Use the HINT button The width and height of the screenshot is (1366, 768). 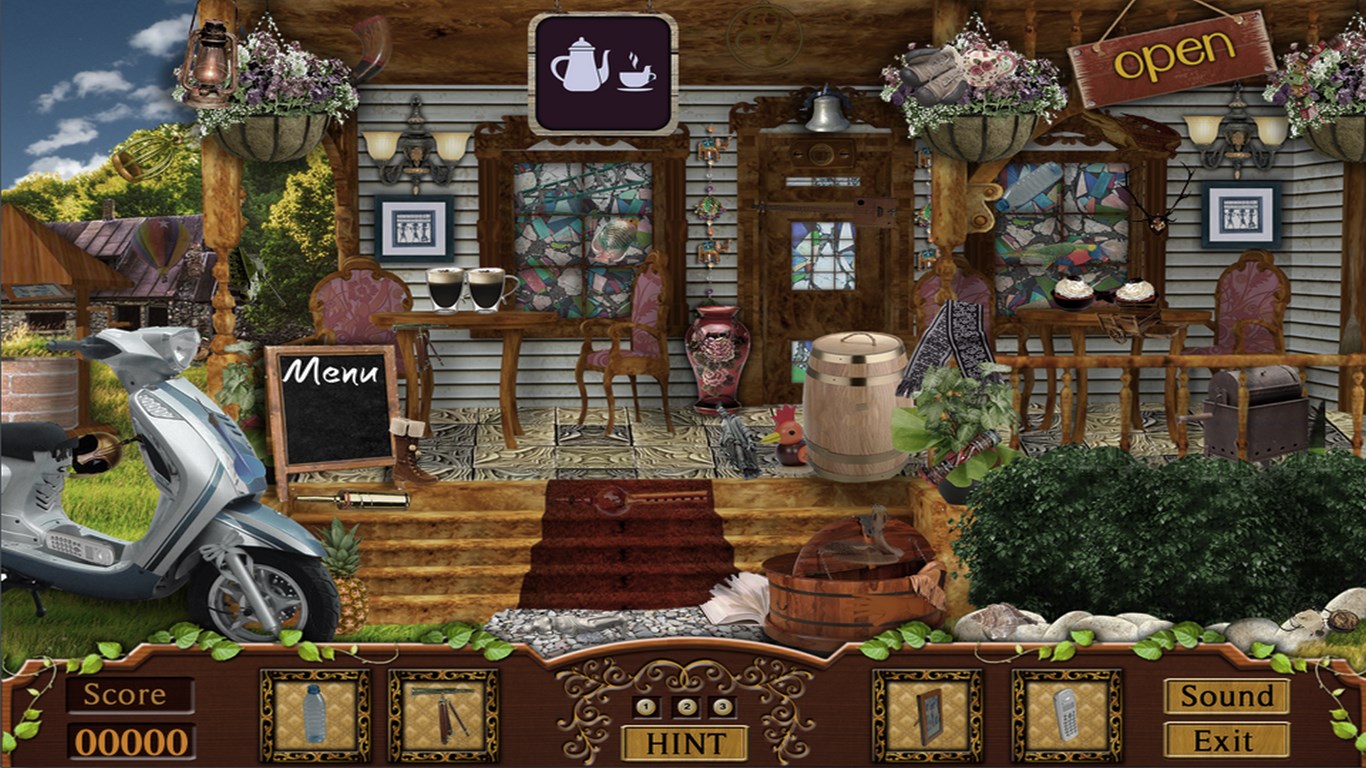click(684, 743)
